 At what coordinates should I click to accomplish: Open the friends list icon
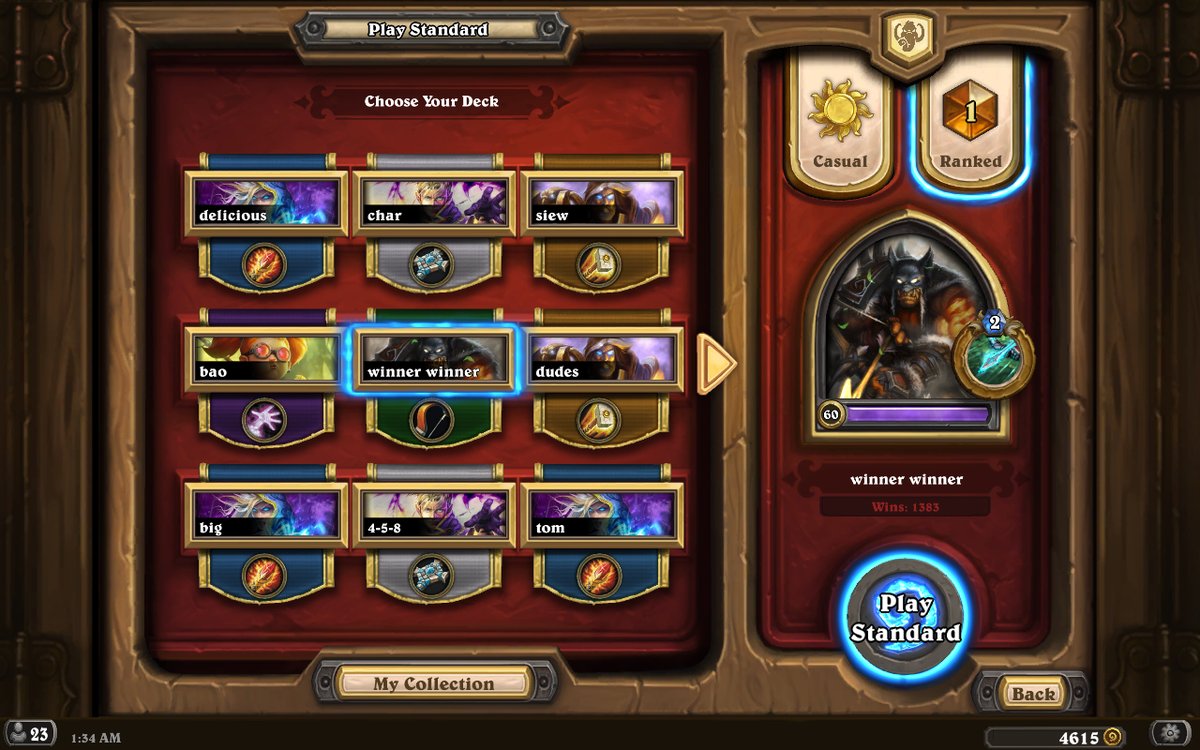pos(30,734)
